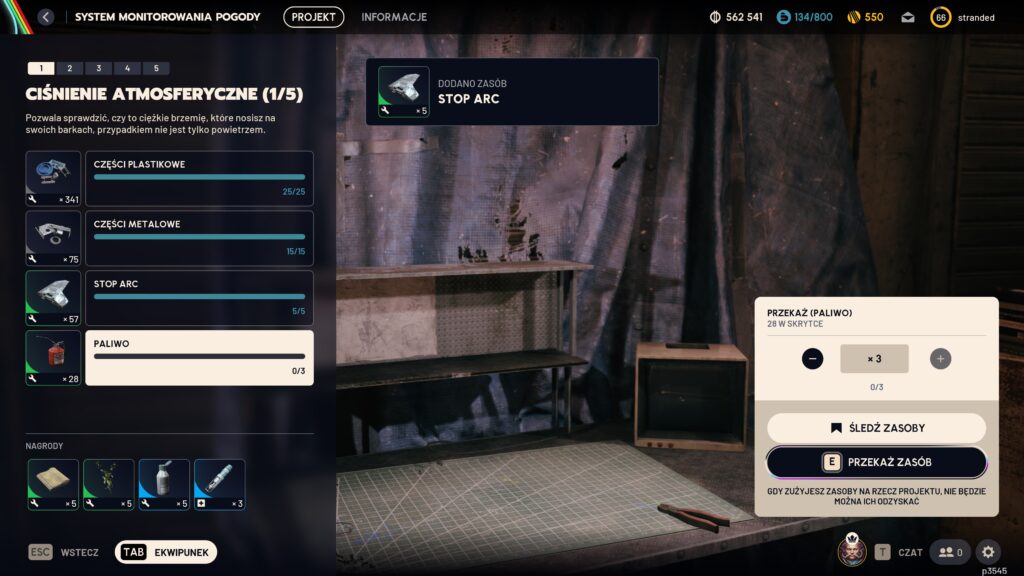Click the Śledź Zasoby button
The image size is (1024, 576).
[876, 428]
